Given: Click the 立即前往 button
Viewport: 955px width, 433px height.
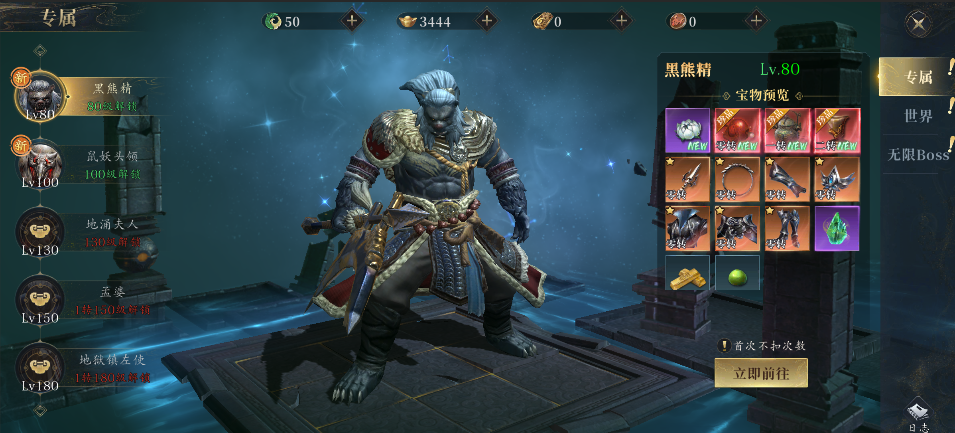Looking at the screenshot, I should tap(760, 372).
